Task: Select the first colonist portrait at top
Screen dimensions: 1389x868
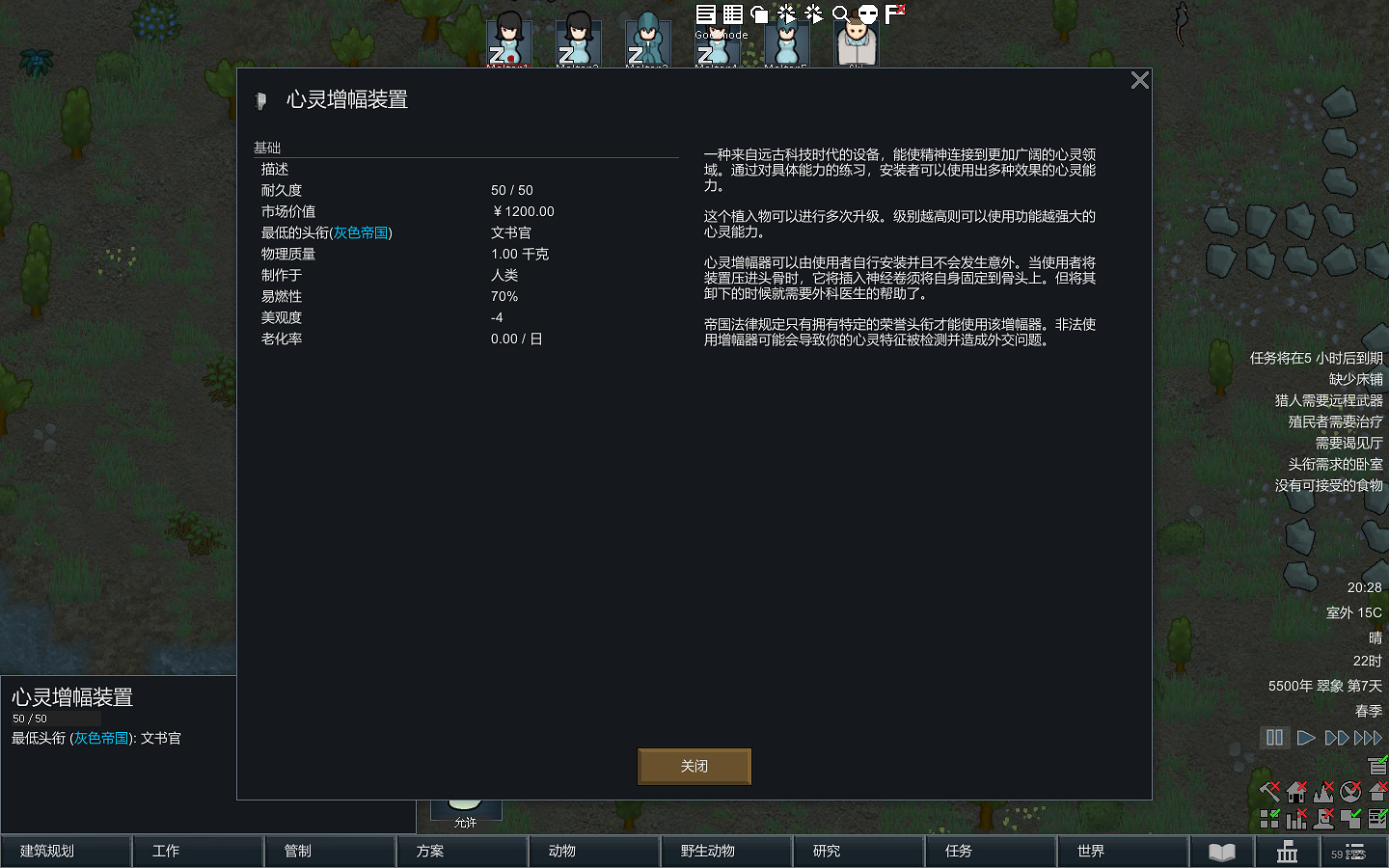Action: pos(508,41)
